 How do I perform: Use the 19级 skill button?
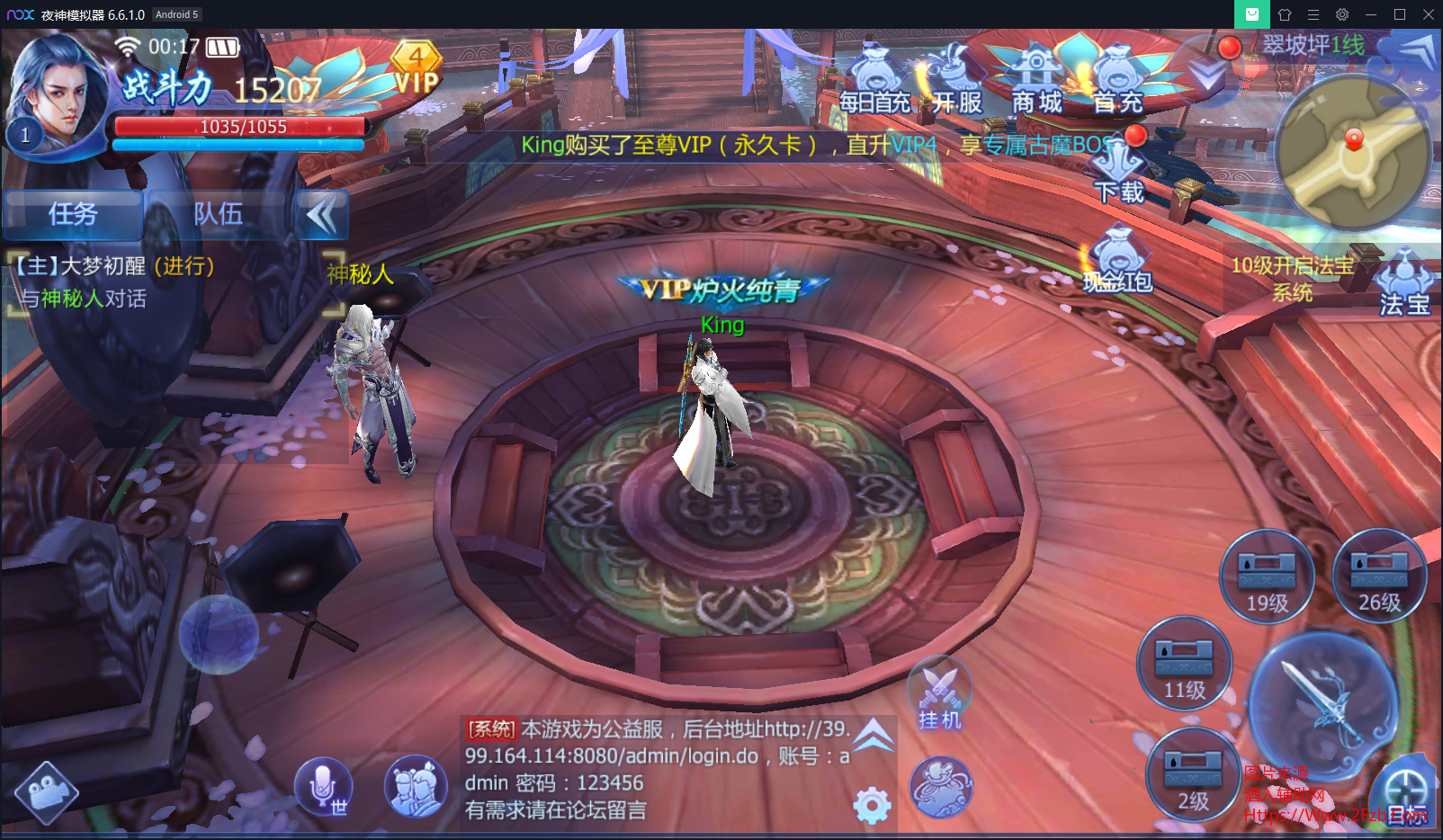point(1268,576)
